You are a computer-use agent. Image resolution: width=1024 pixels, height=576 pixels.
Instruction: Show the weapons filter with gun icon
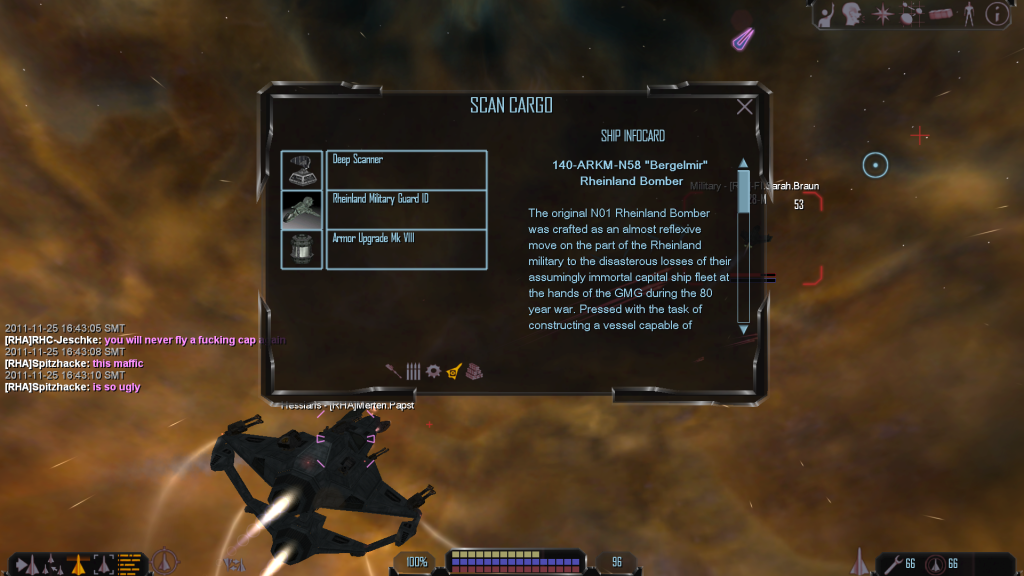point(393,370)
